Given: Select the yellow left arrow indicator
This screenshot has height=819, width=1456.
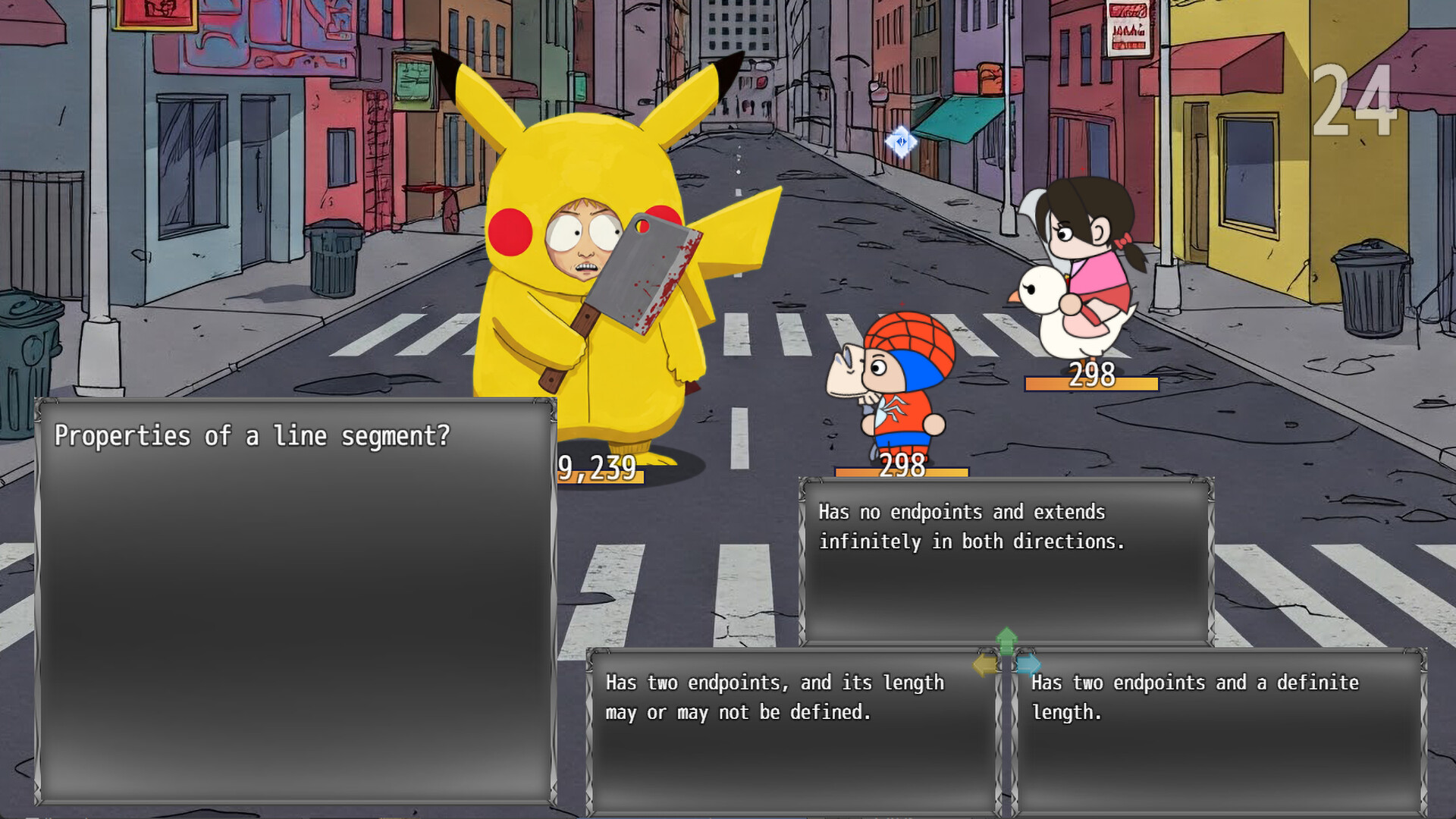Looking at the screenshot, I should (985, 665).
